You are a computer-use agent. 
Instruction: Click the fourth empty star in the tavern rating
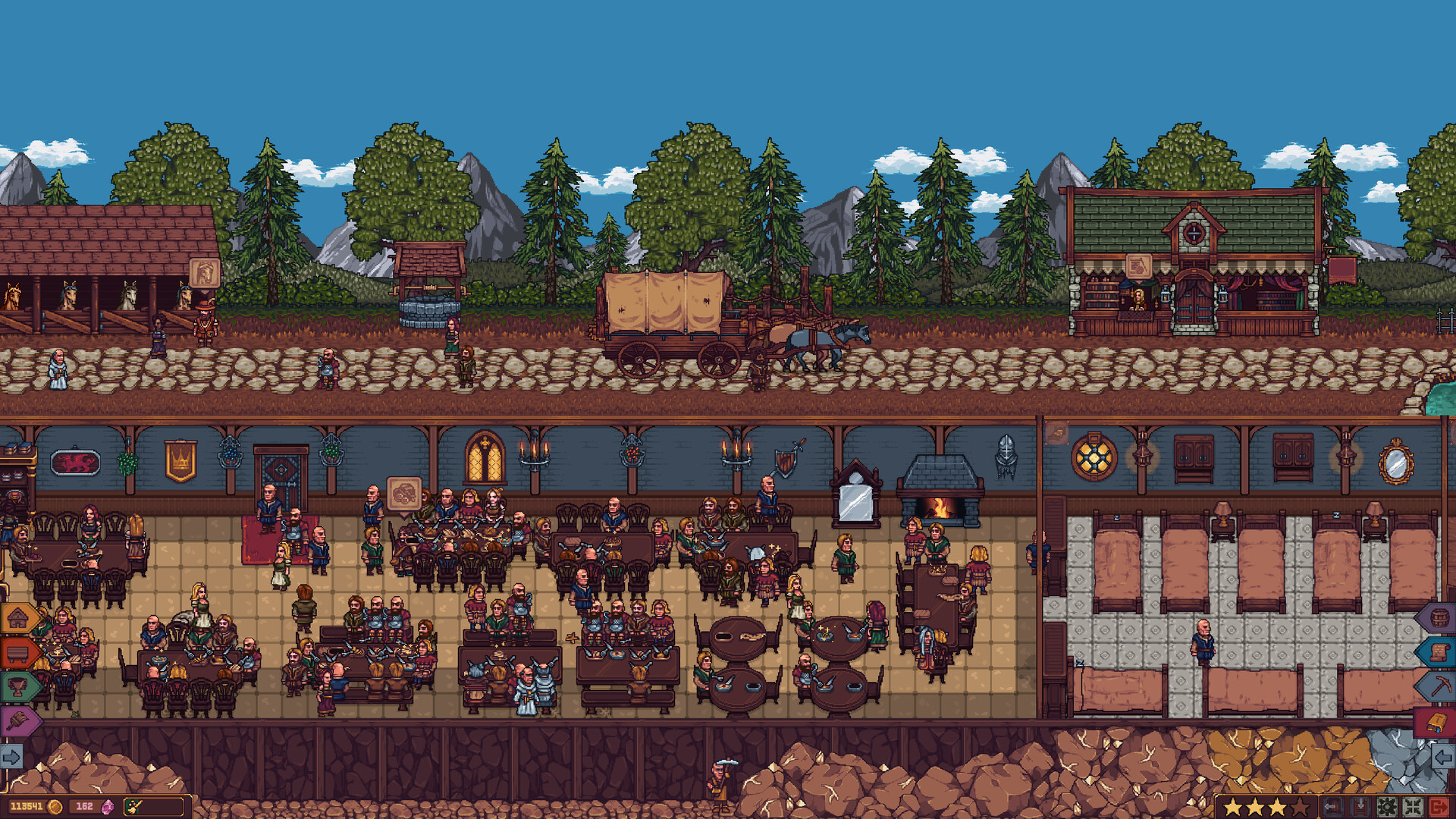[1300, 808]
